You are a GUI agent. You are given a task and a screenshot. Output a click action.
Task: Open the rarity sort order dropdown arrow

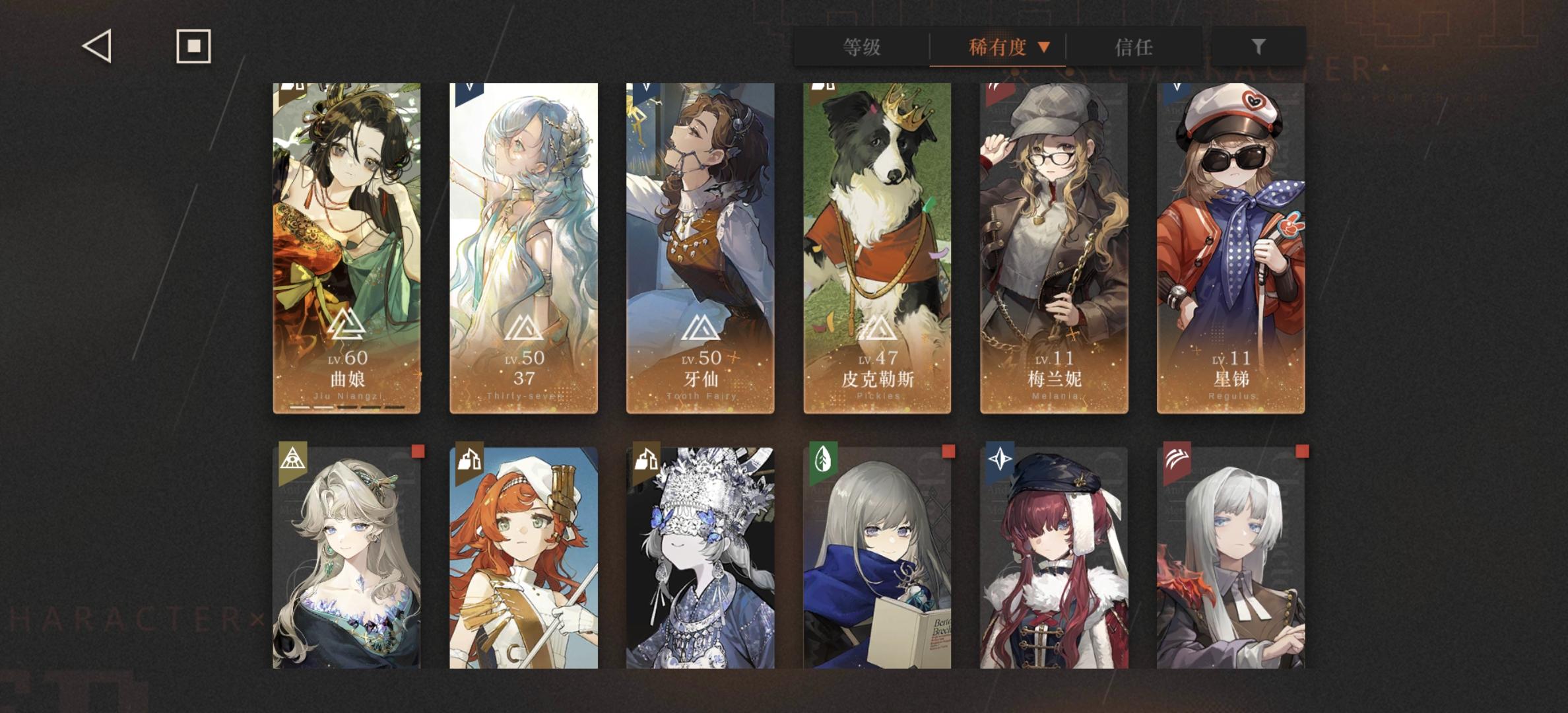coord(1044,48)
